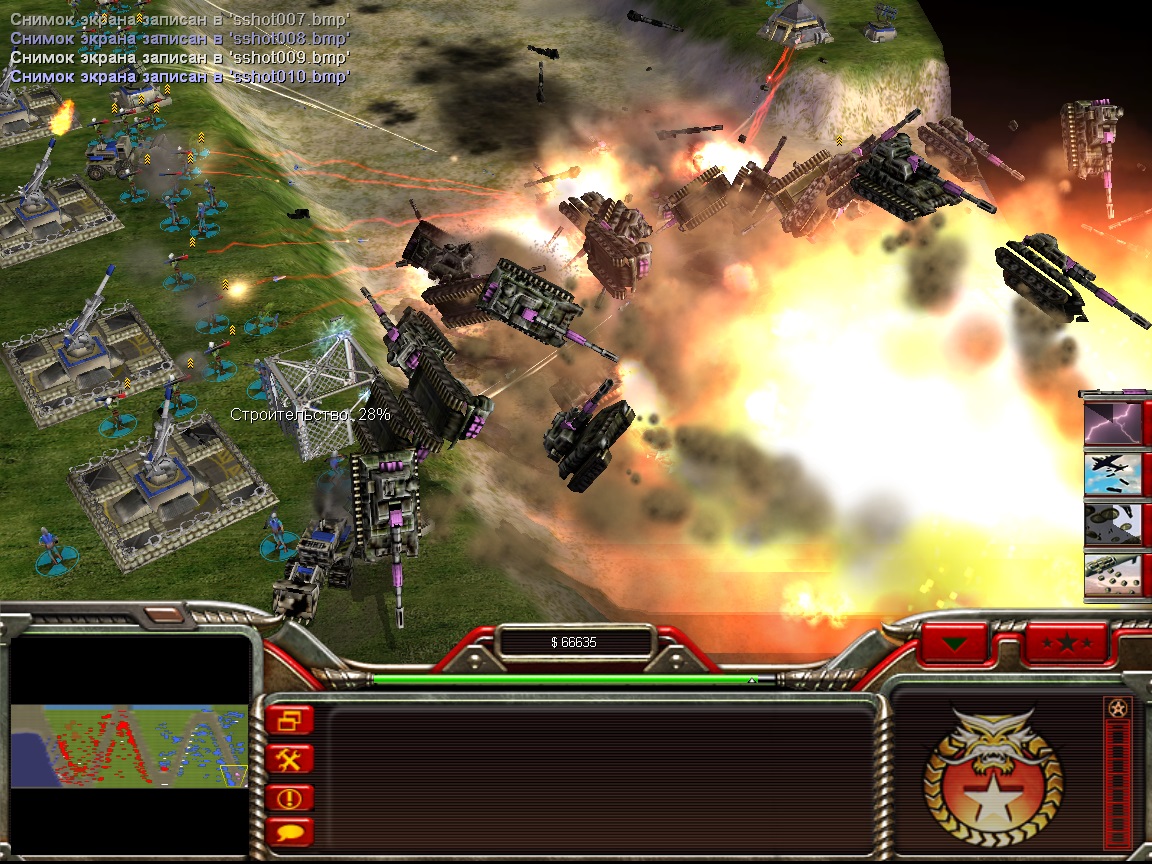Image resolution: width=1152 pixels, height=864 pixels.
Task: Open the options menu with windows icon
Action: (290, 720)
